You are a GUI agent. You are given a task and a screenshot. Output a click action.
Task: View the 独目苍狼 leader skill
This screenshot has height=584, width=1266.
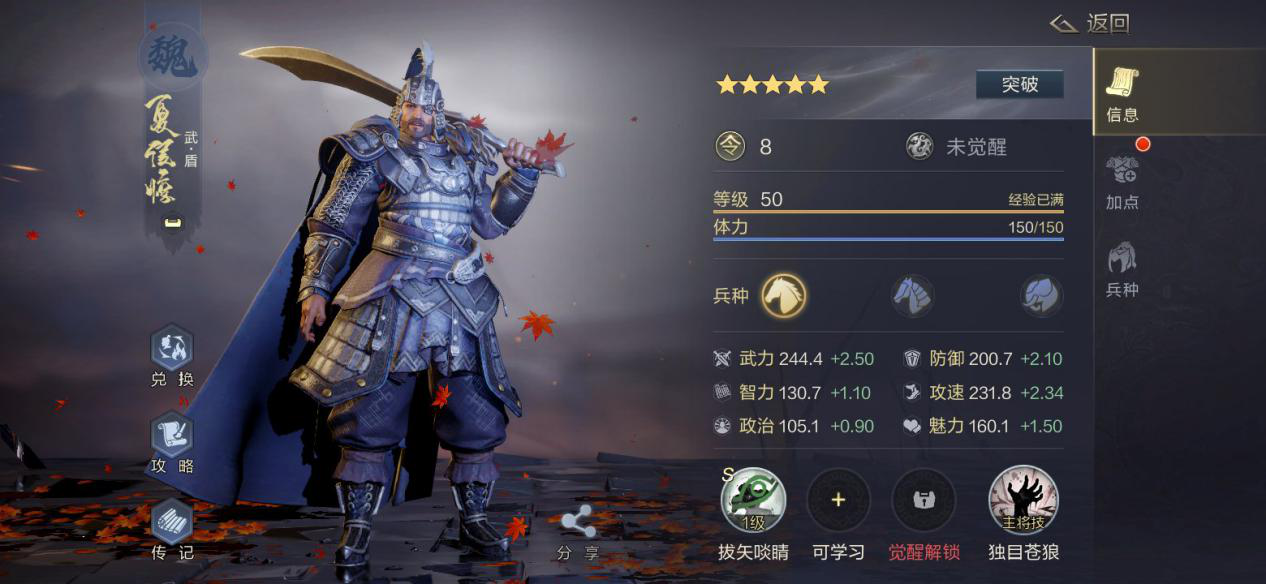(1023, 500)
